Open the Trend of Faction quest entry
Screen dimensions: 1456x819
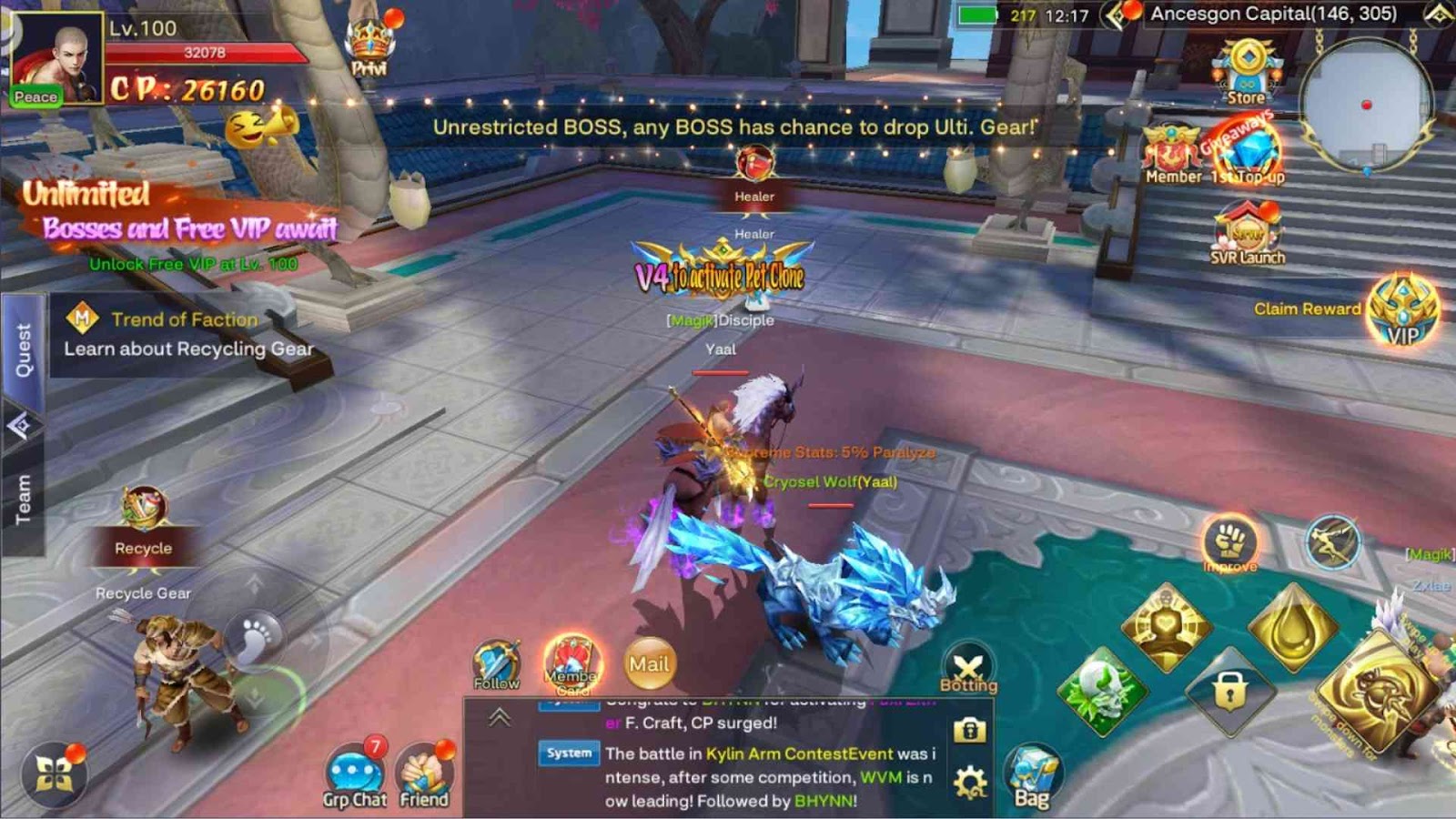tap(187, 333)
